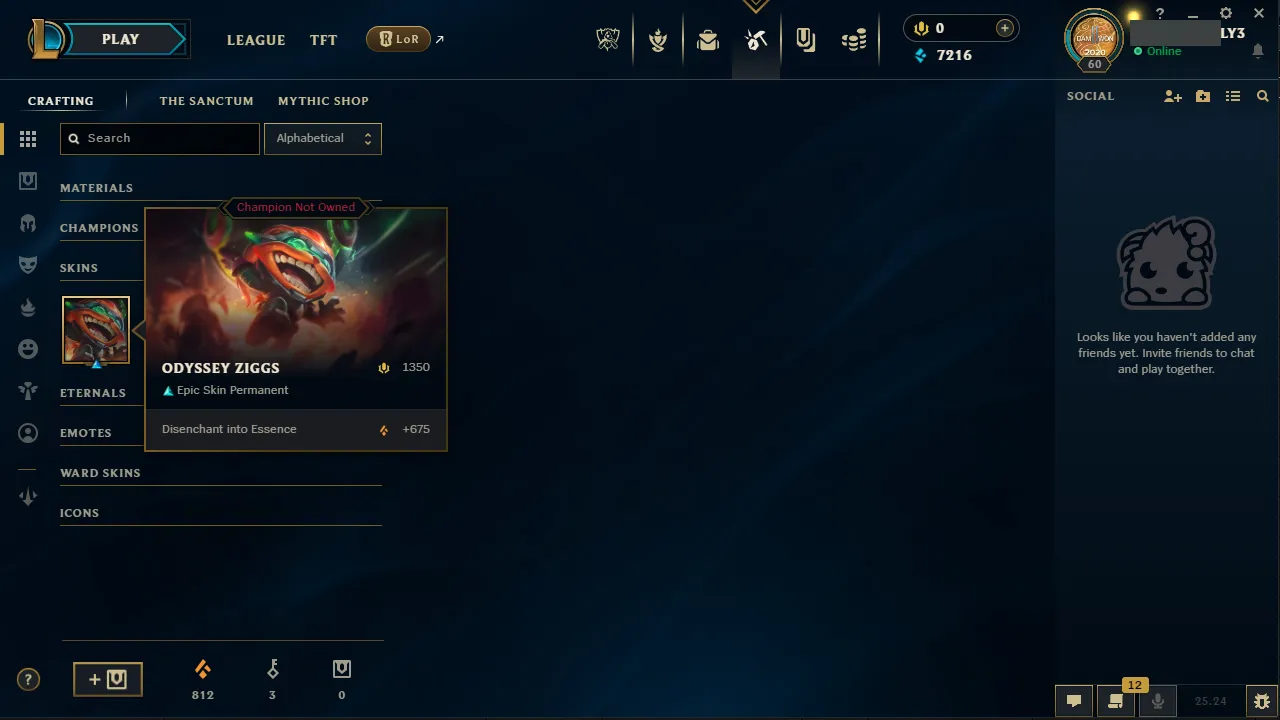Image resolution: width=1280 pixels, height=720 pixels.
Task: Toggle your Online availability status
Action: click(x=1163, y=50)
